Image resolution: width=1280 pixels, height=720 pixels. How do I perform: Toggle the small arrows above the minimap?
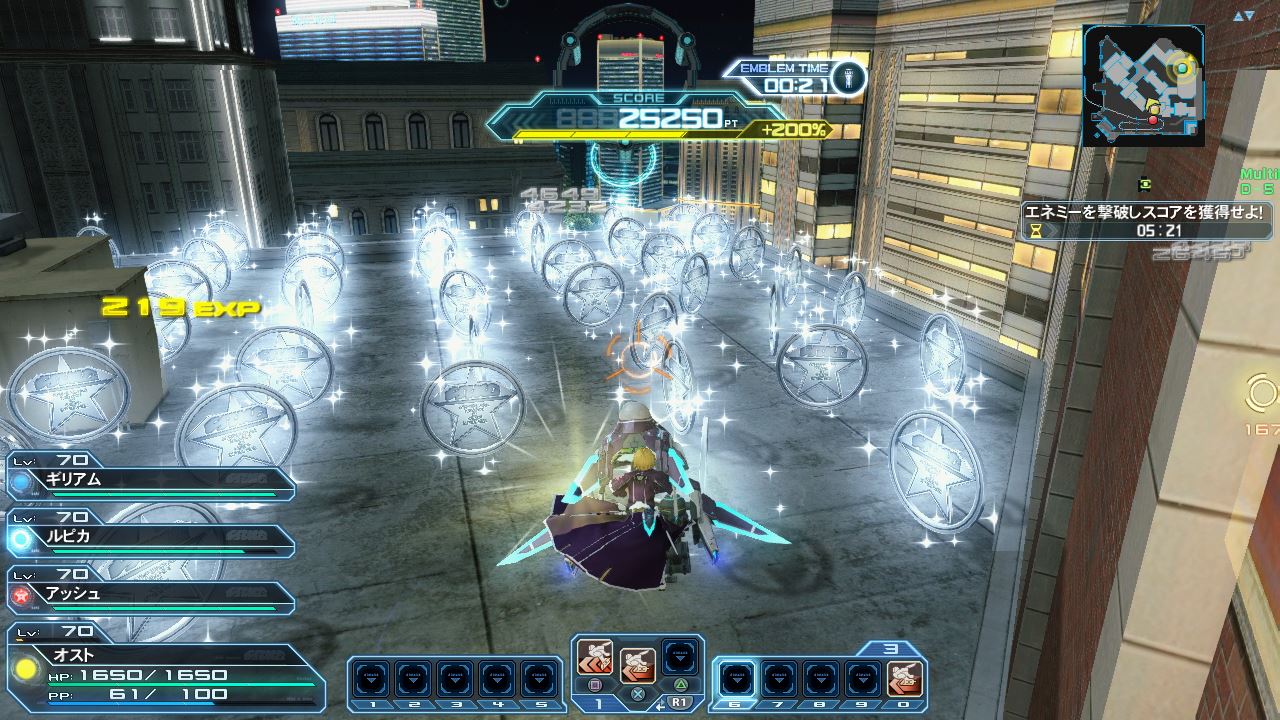1243,16
